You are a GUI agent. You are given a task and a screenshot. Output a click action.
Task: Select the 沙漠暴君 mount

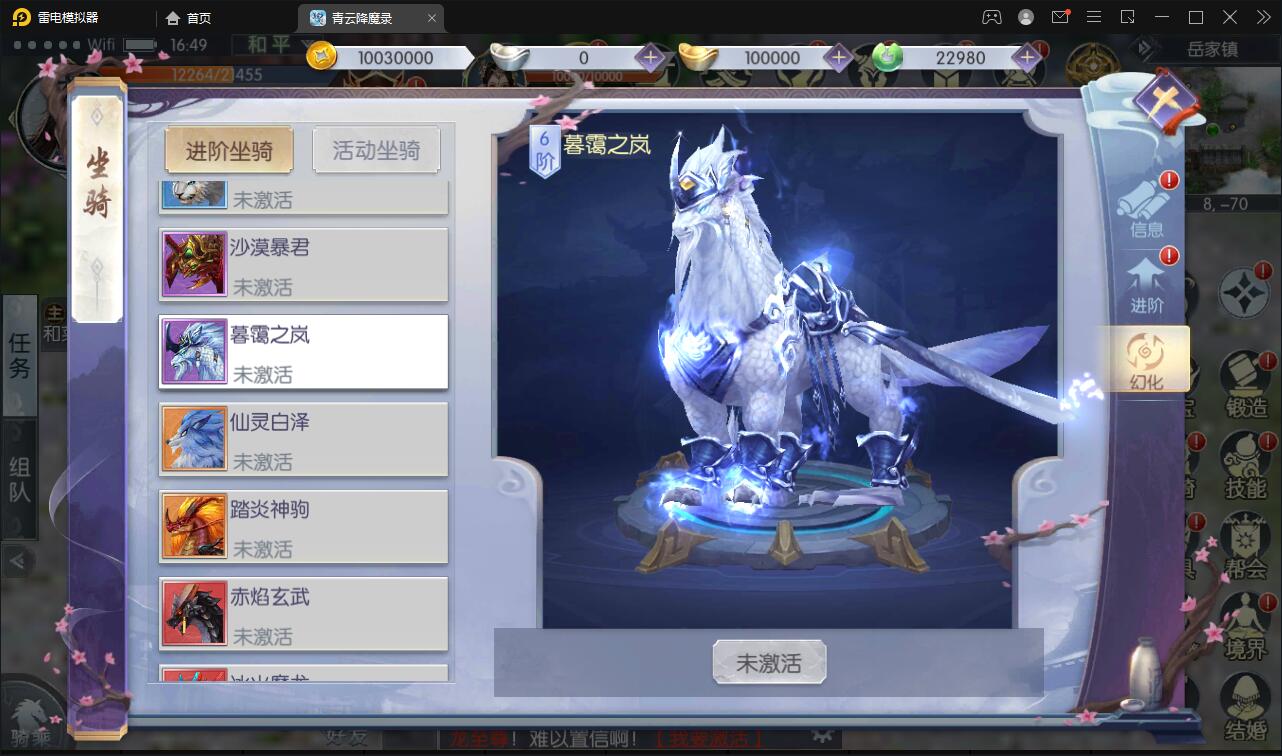point(302,264)
